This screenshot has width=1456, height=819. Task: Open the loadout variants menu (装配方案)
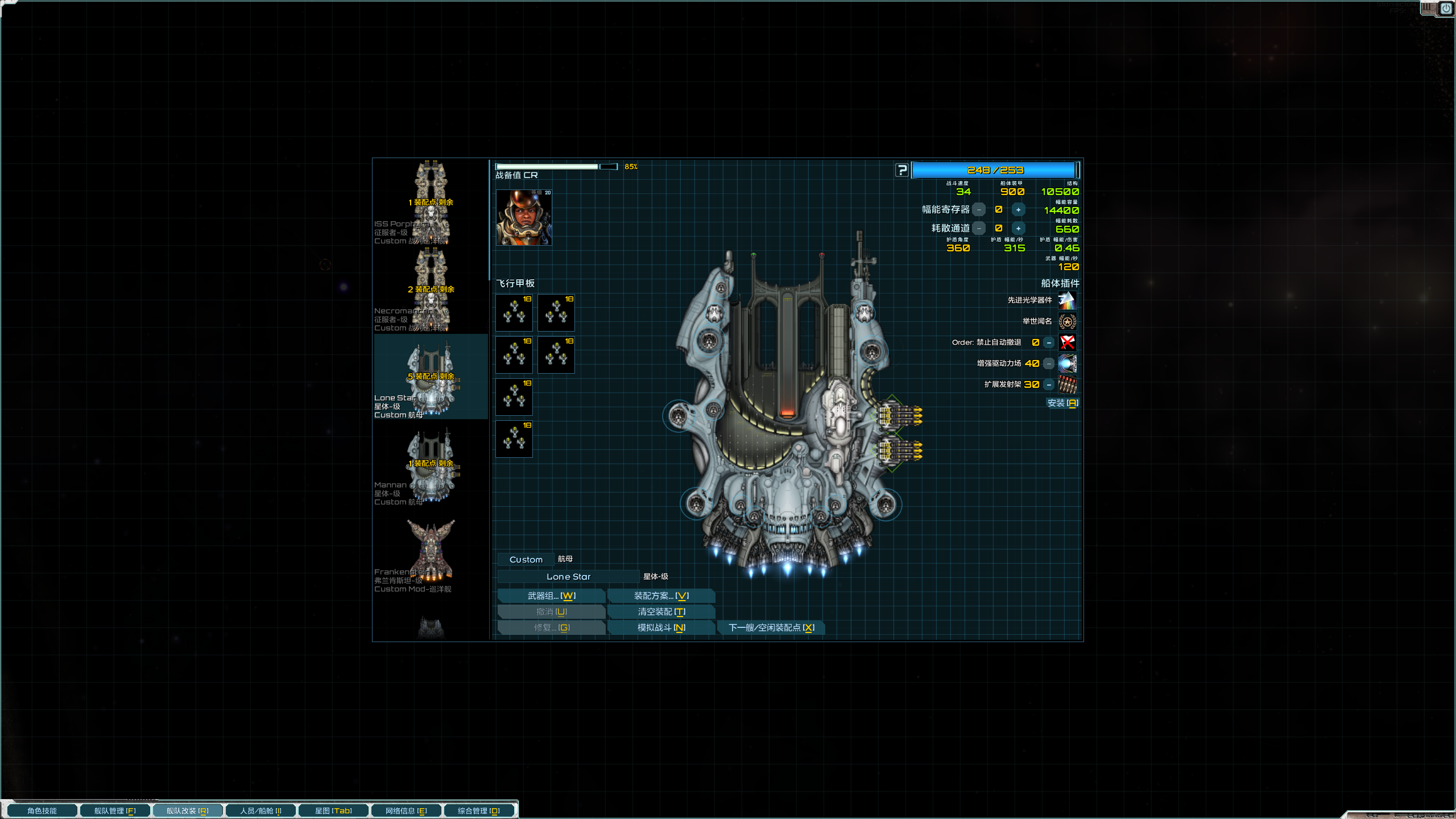click(x=661, y=595)
